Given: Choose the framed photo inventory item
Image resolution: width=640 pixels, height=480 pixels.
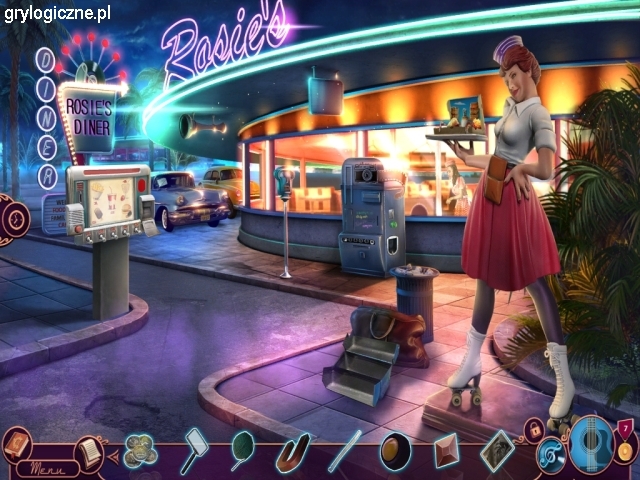Looking at the screenshot, I should tap(497, 449).
